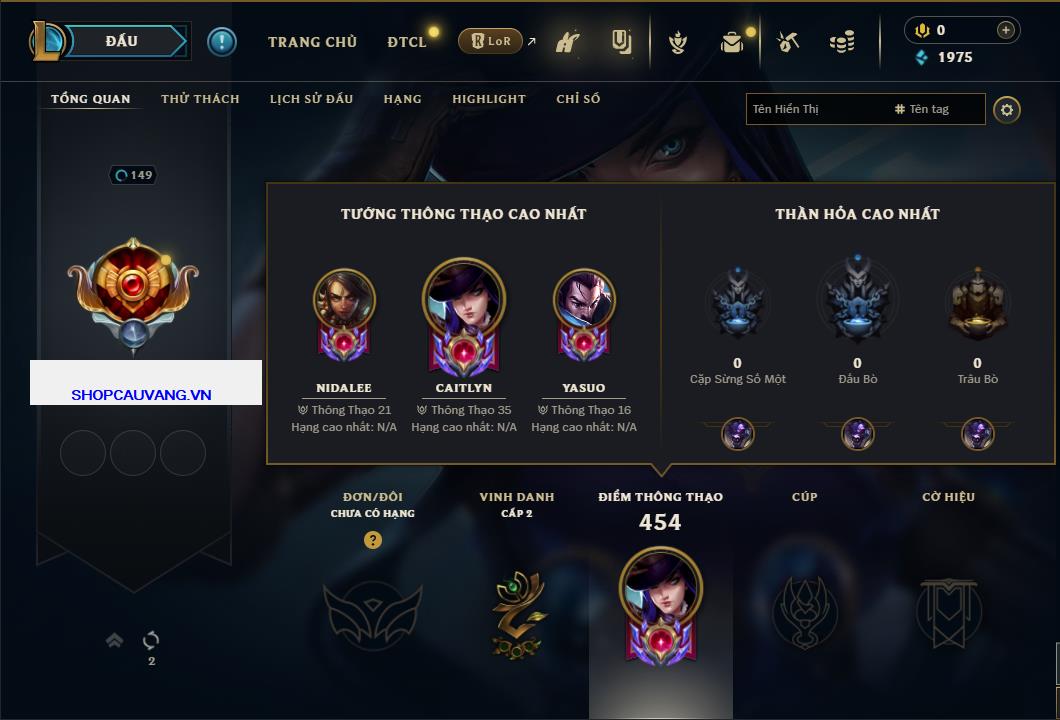Open the blue exclamation alert icon
The width and height of the screenshot is (1060, 720).
(x=221, y=42)
